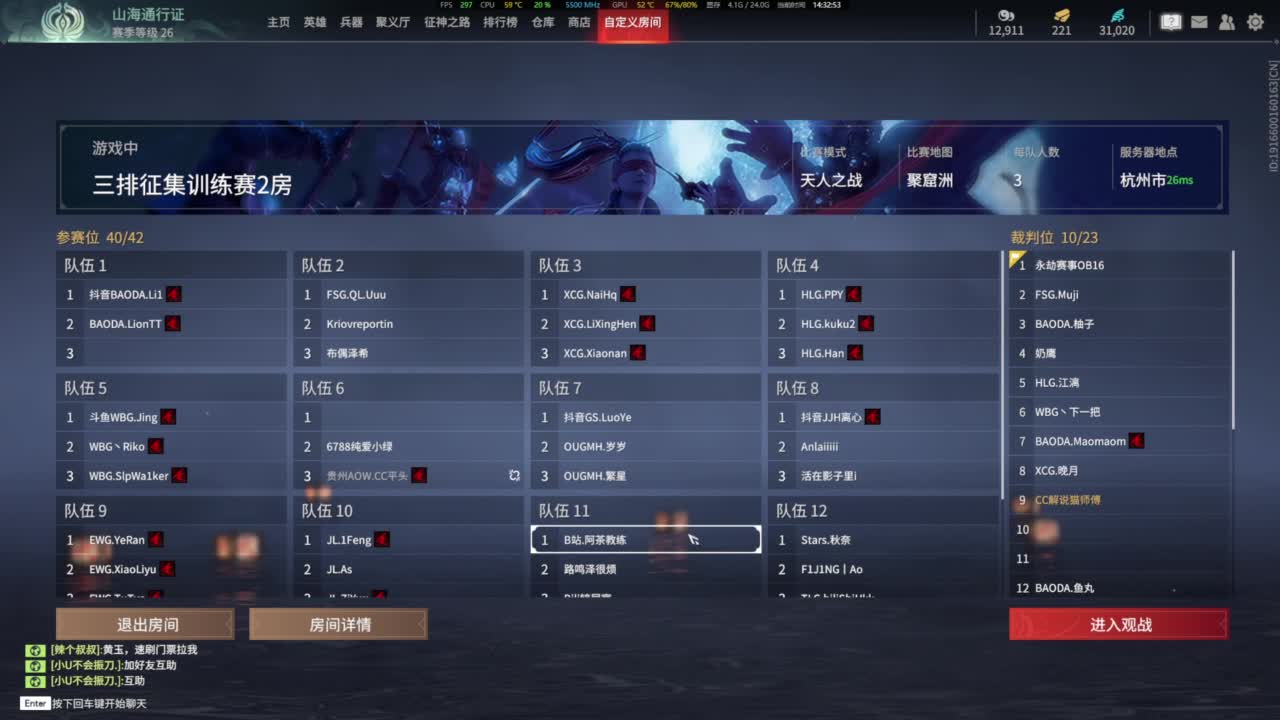This screenshot has width=1280, height=720.
Task: Open 房间详情 room details
Action: tap(339, 623)
